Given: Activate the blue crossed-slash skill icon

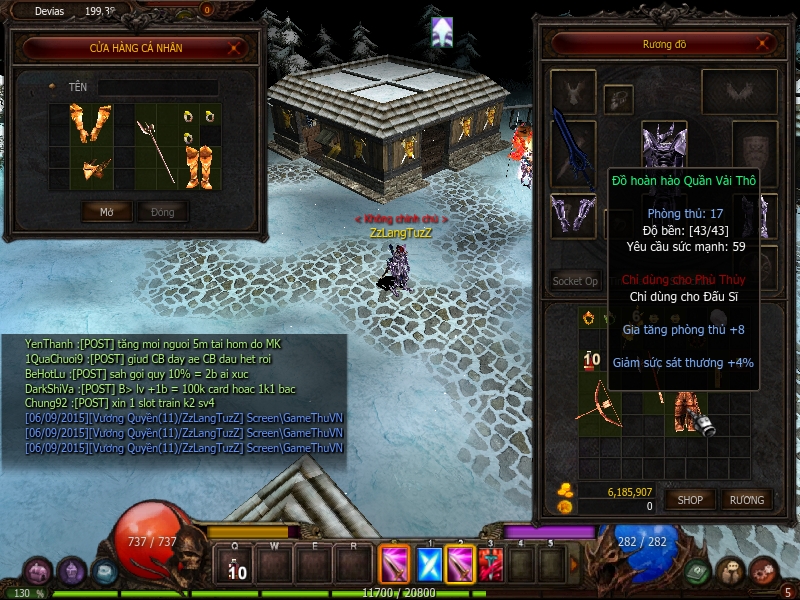Looking at the screenshot, I should [x=429, y=565].
